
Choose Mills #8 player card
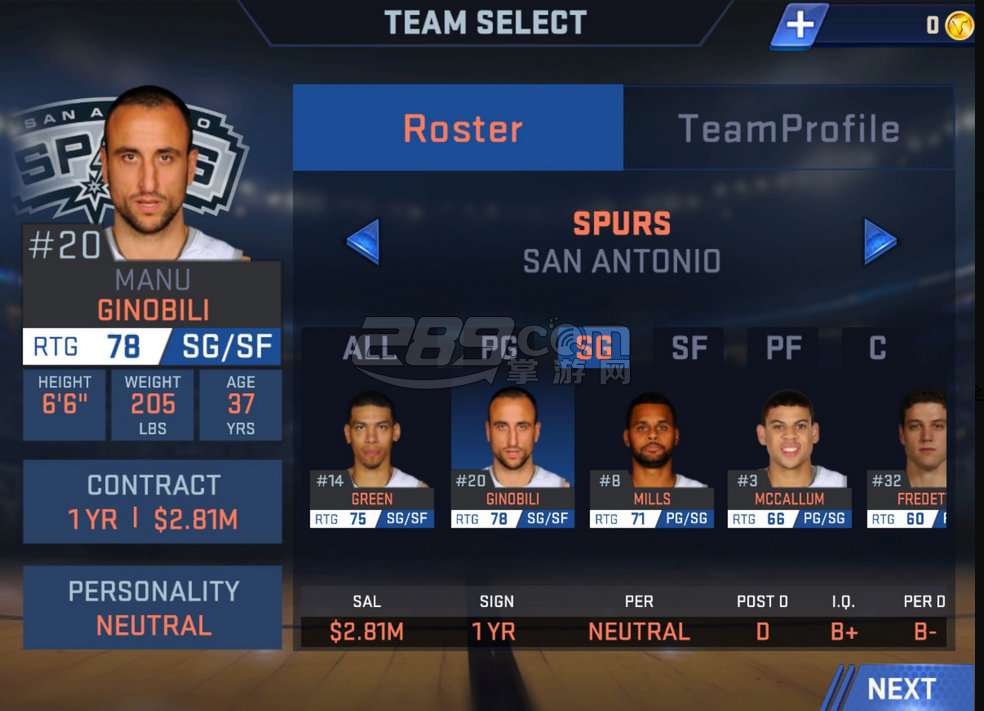652,460
